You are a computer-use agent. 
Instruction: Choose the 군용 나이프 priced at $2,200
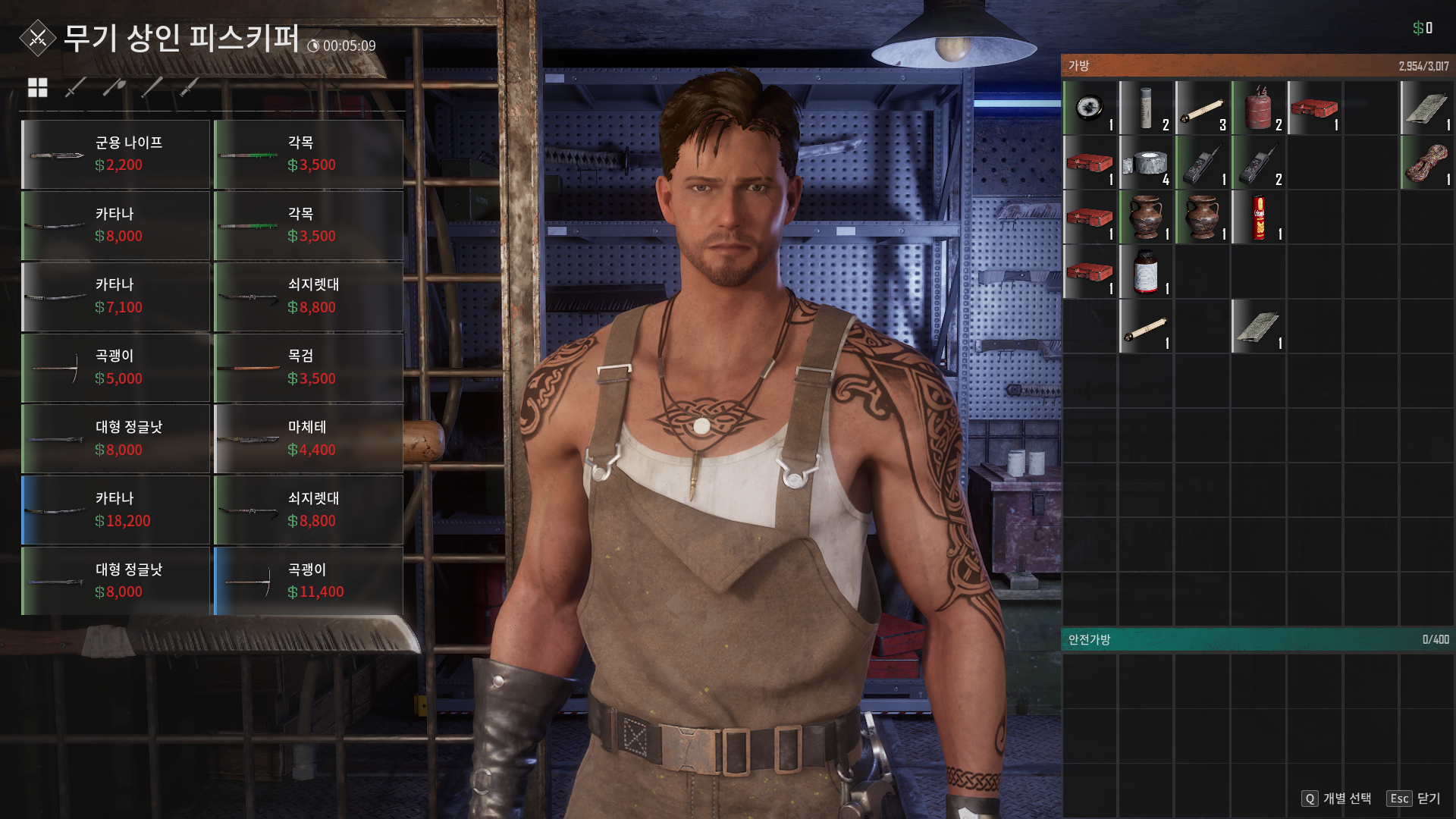[x=116, y=155]
